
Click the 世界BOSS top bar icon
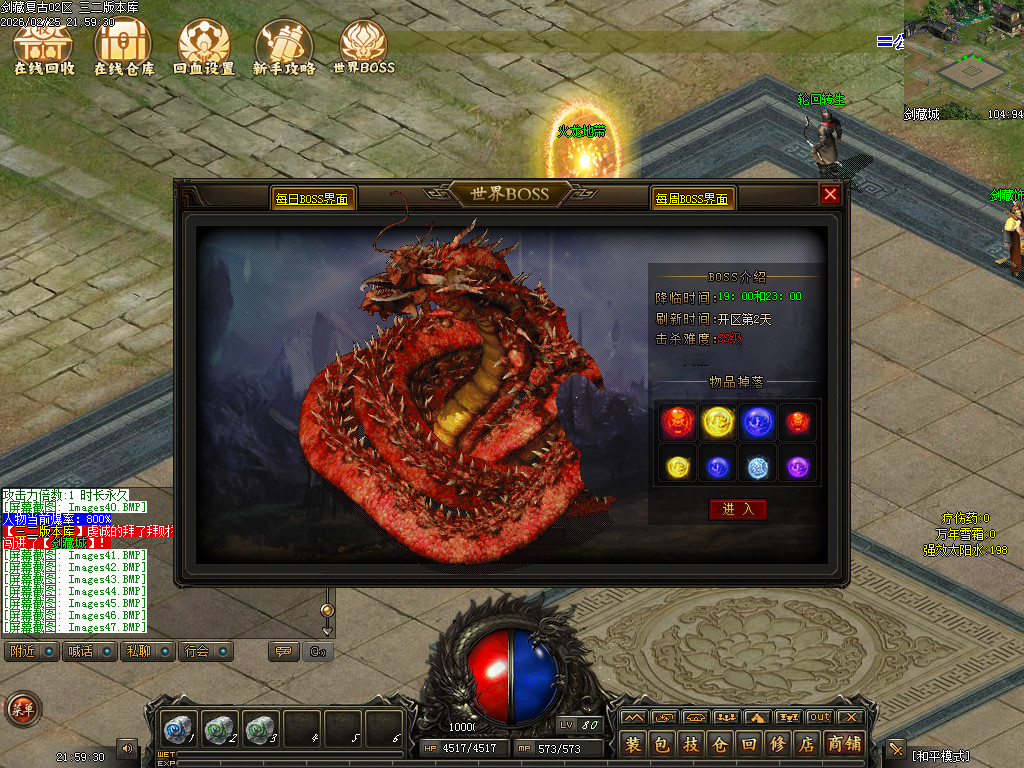tap(364, 48)
